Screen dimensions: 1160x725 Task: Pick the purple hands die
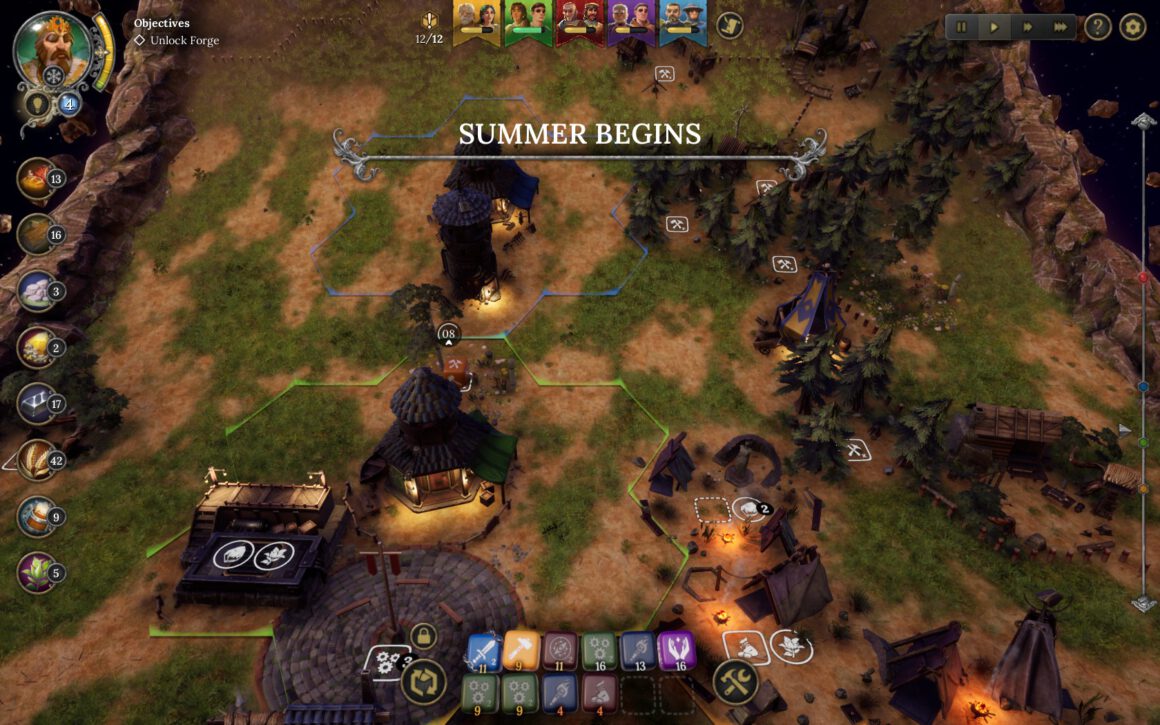click(x=677, y=651)
